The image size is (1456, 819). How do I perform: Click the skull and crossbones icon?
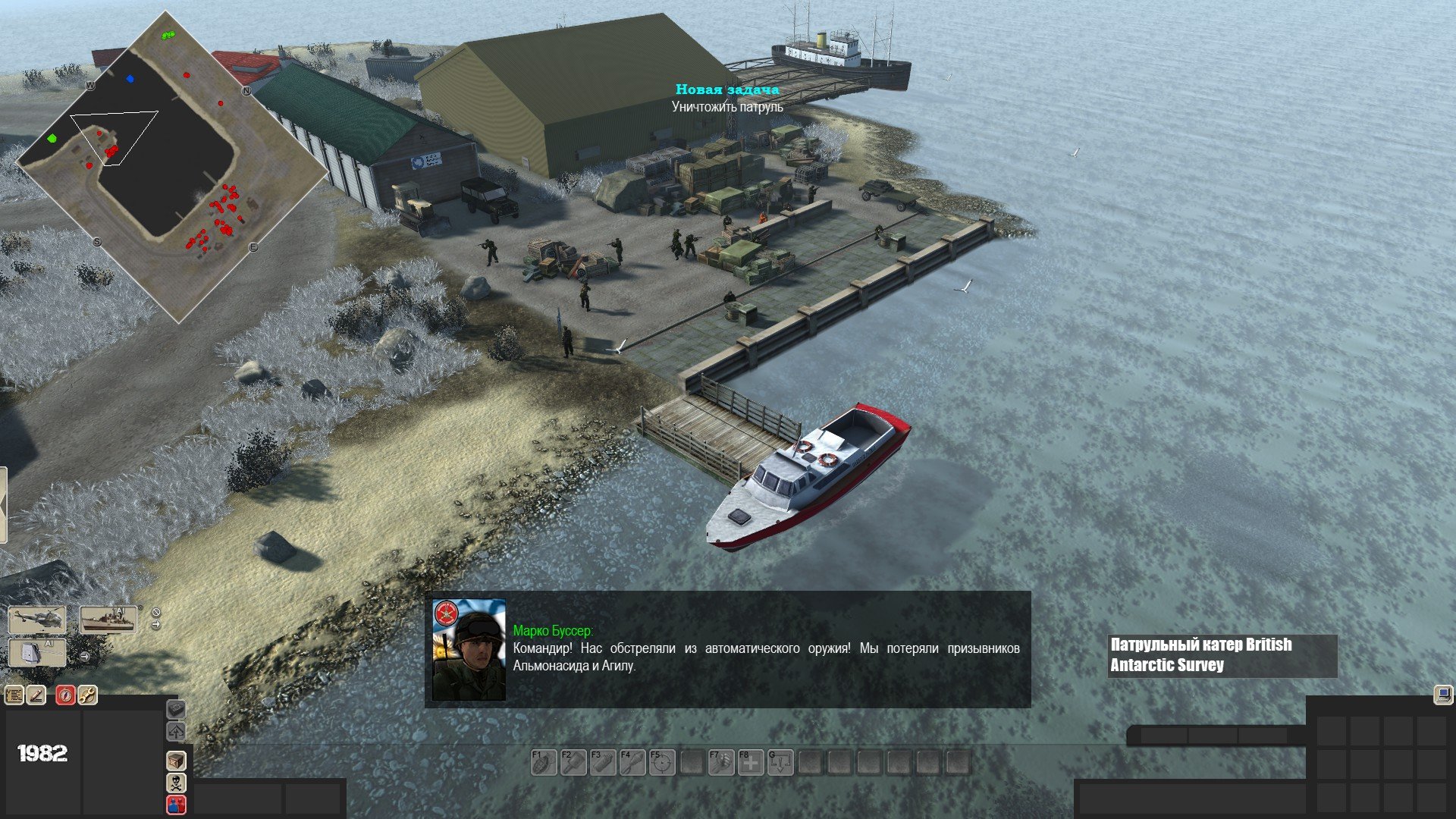[176, 782]
